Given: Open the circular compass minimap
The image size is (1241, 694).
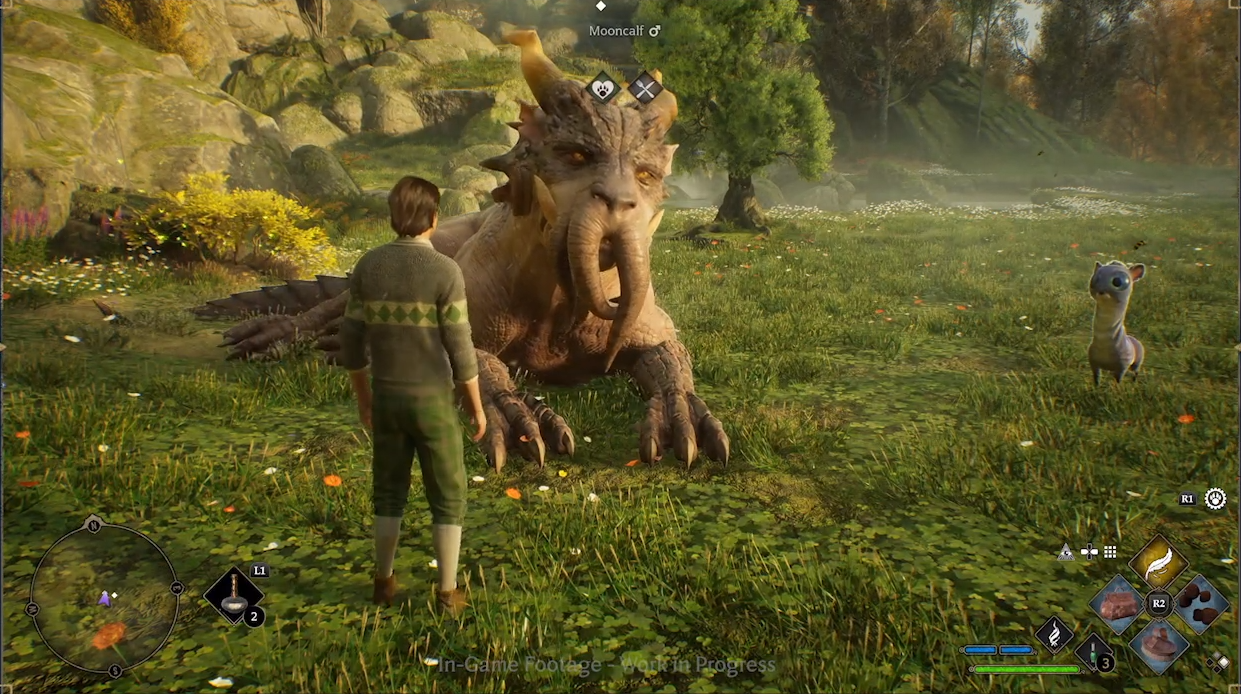Looking at the screenshot, I should point(104,598).
